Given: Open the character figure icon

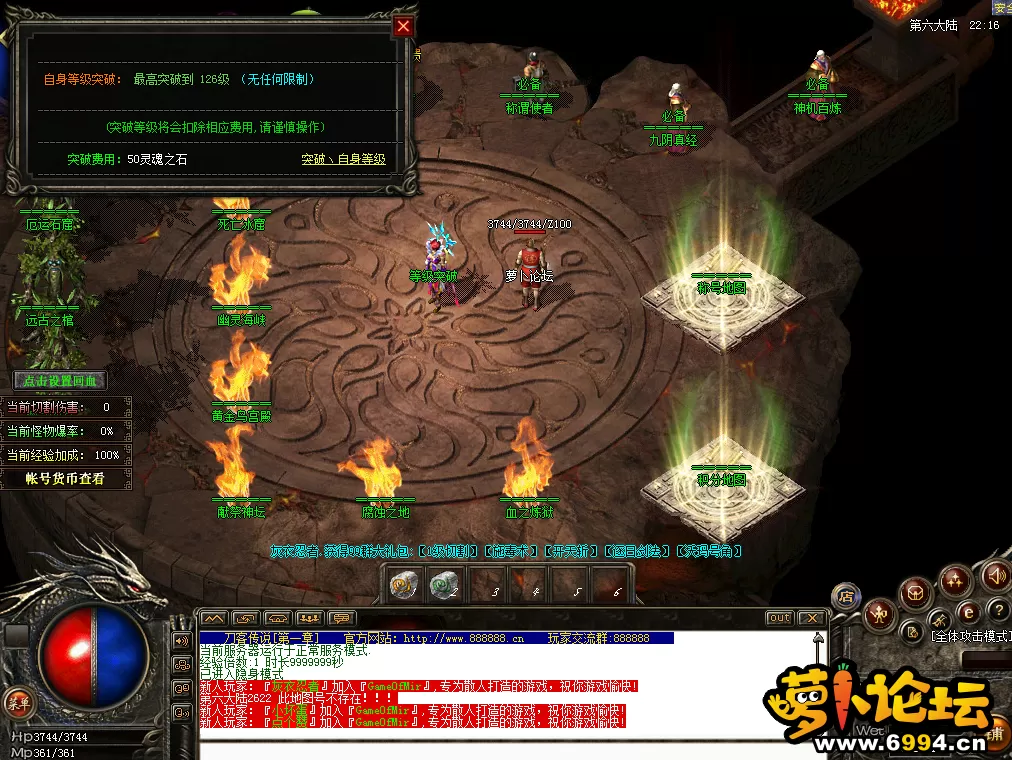Looking at the screenshot, I should [x=879, y=612].
